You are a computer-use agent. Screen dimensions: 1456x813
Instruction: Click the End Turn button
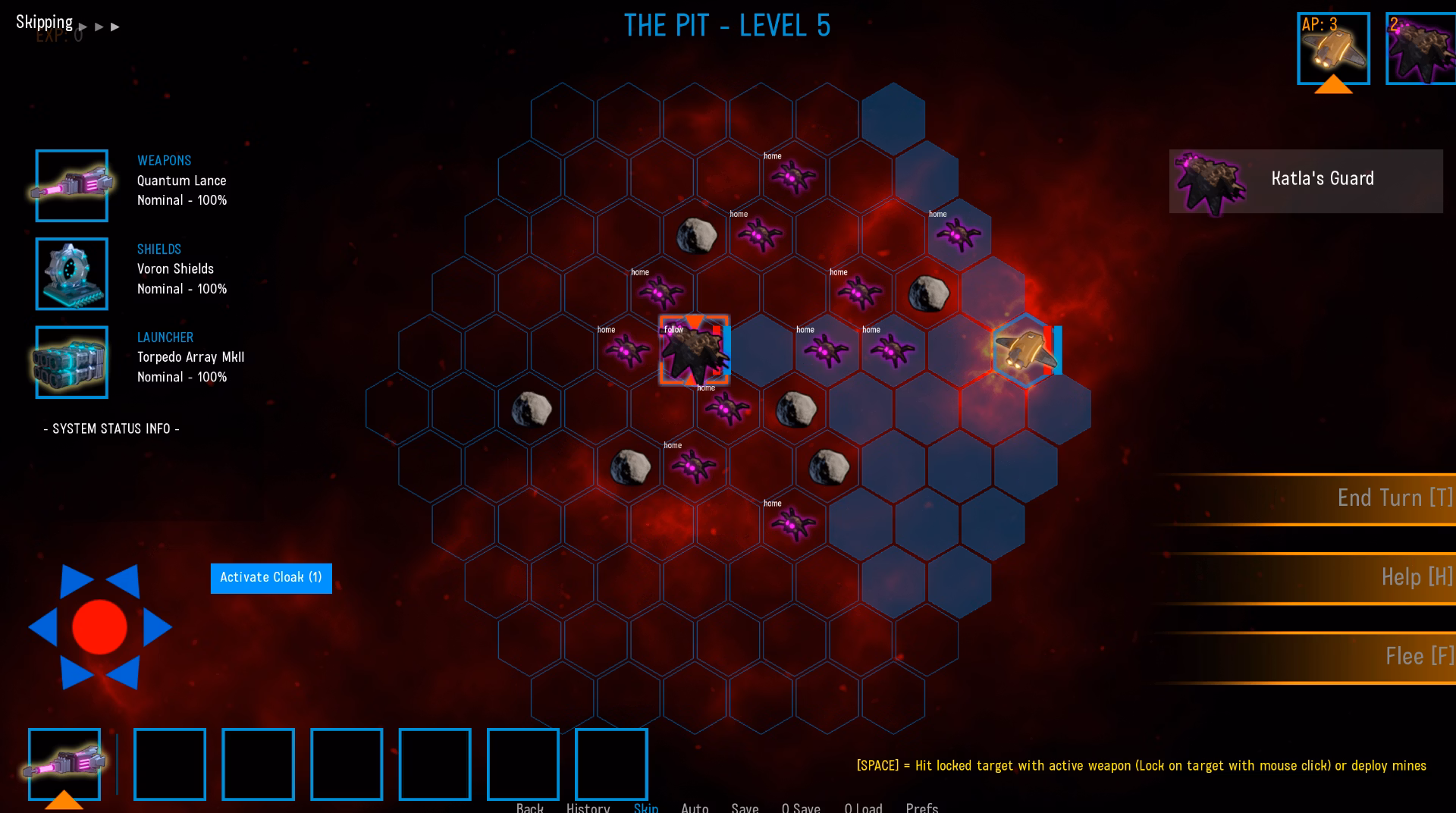click(1394, 498)
